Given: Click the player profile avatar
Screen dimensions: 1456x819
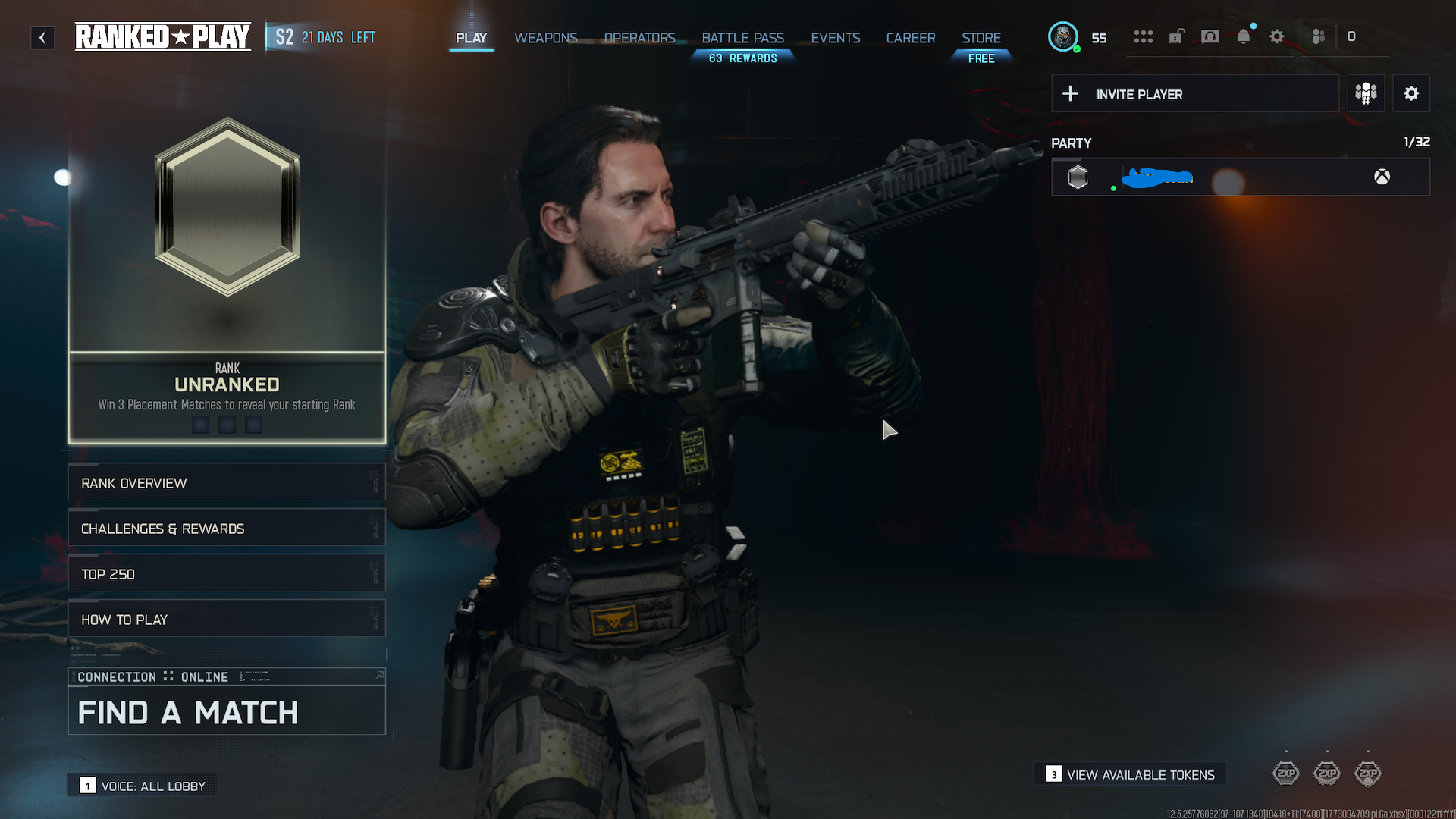Looking at the screenshot, I should (x=1062, y=36).
